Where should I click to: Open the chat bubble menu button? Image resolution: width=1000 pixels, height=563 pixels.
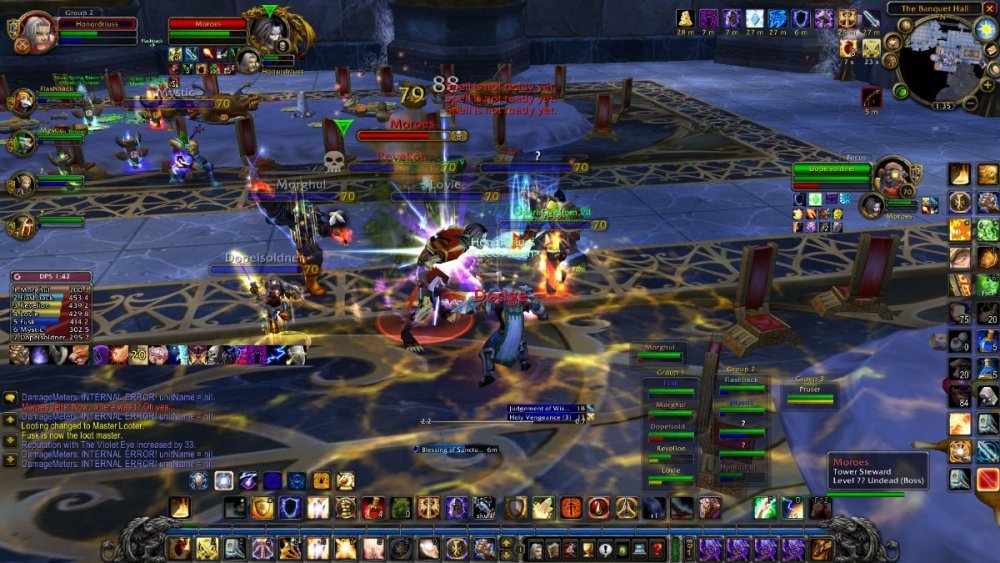tap(10, 398)
